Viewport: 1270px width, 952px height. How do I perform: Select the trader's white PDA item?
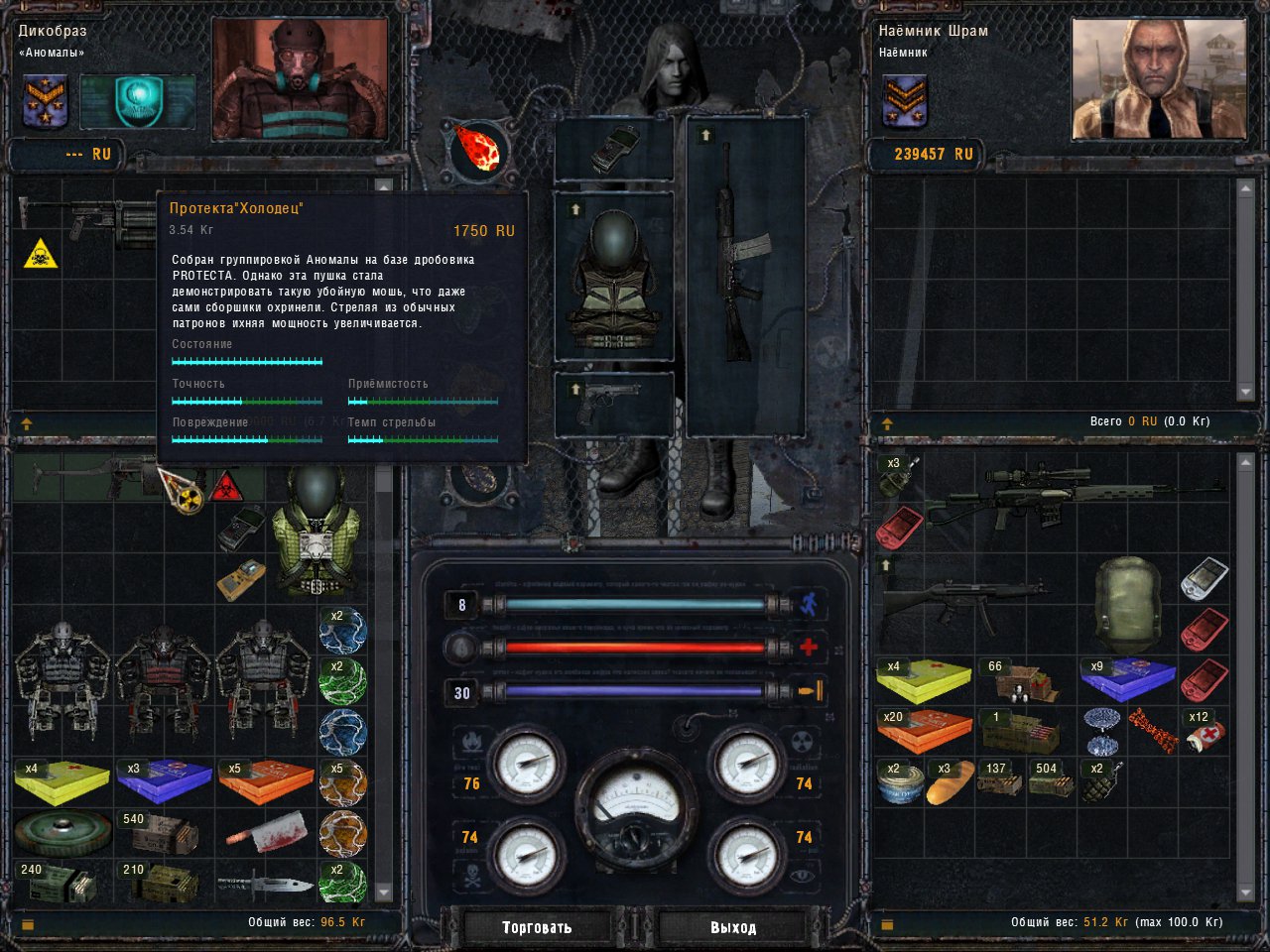[x=1204, y=578]
